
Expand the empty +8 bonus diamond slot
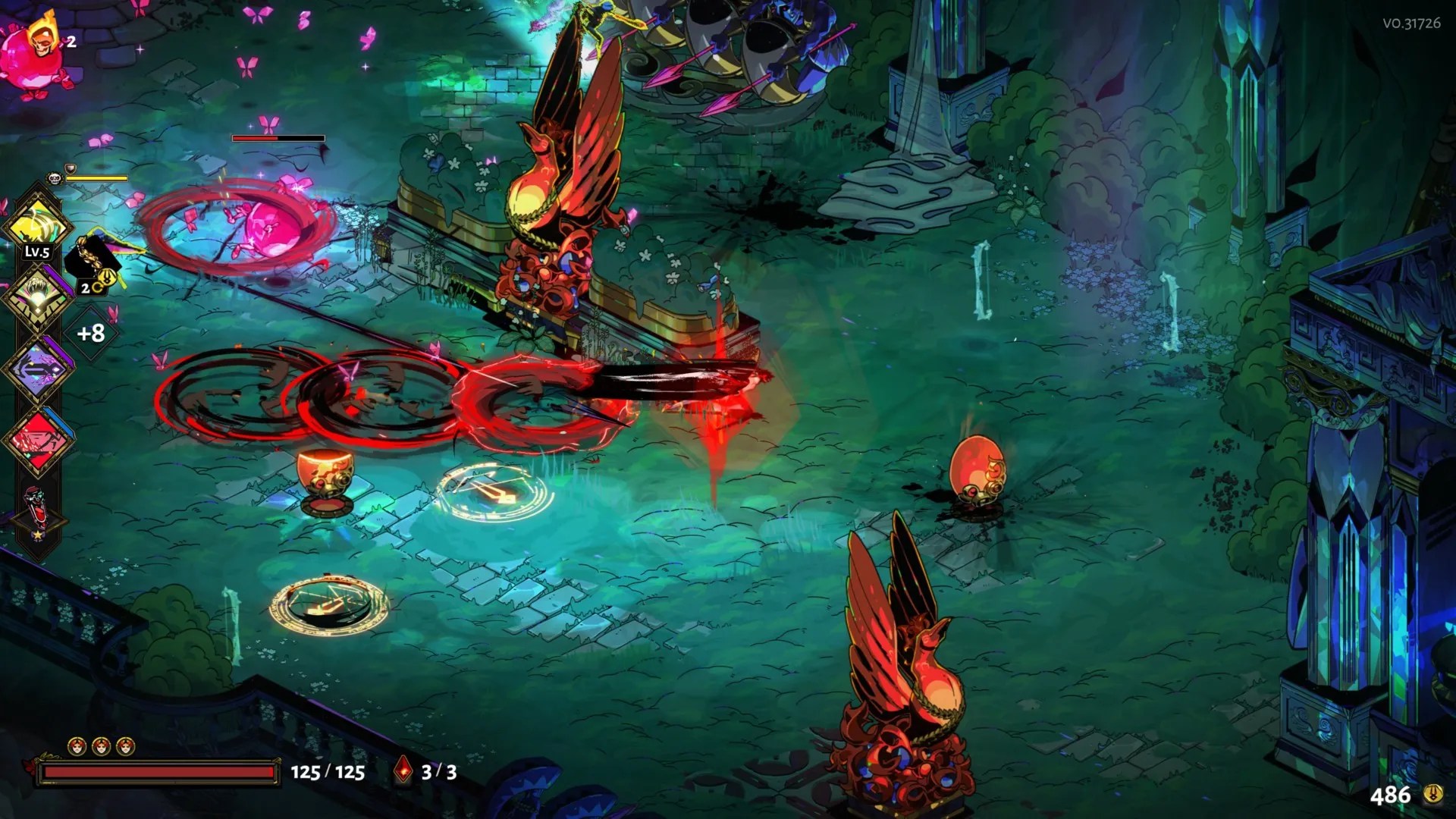(89, 331)
